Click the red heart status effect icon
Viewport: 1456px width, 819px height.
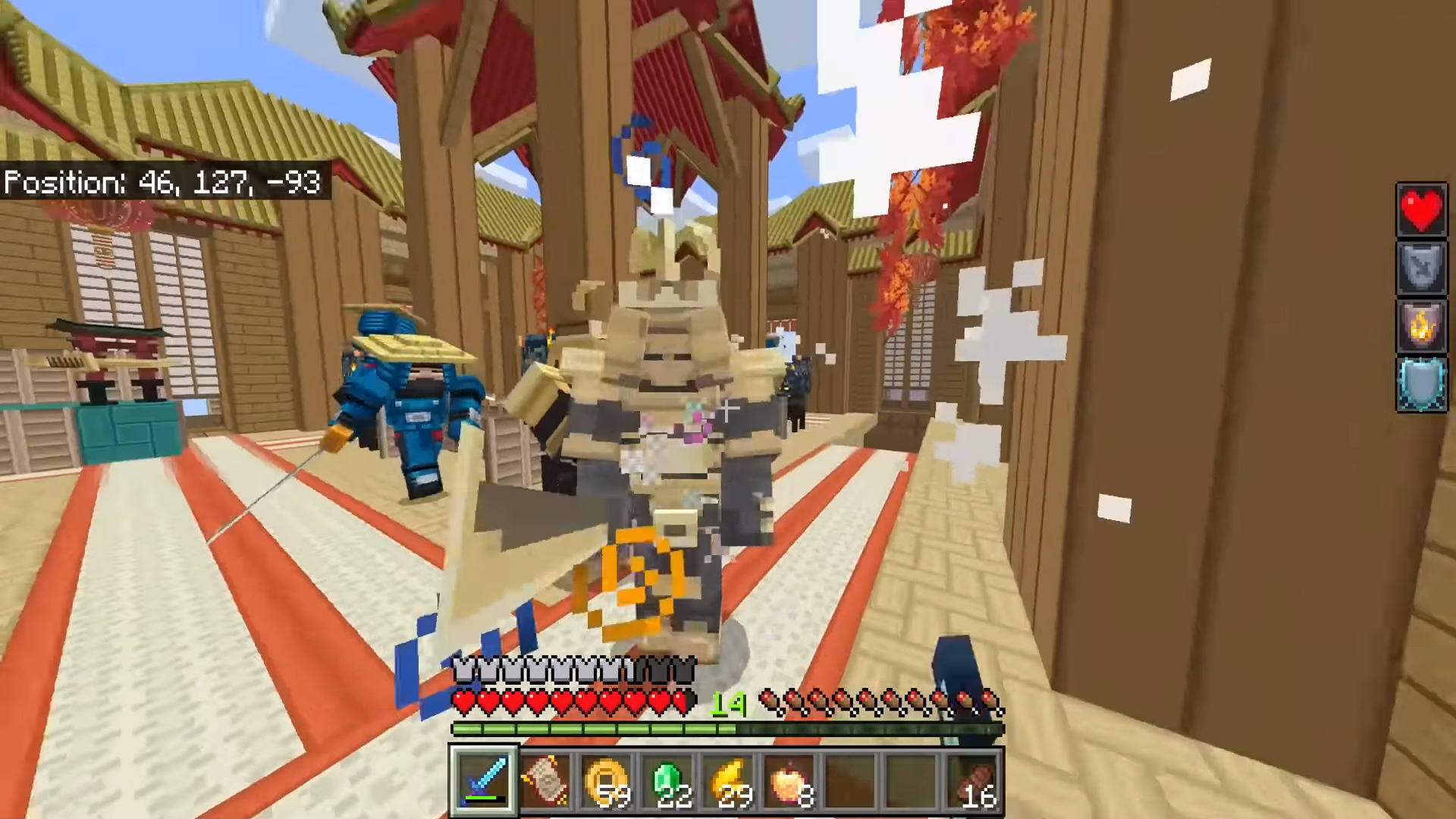click(1421, 209)
